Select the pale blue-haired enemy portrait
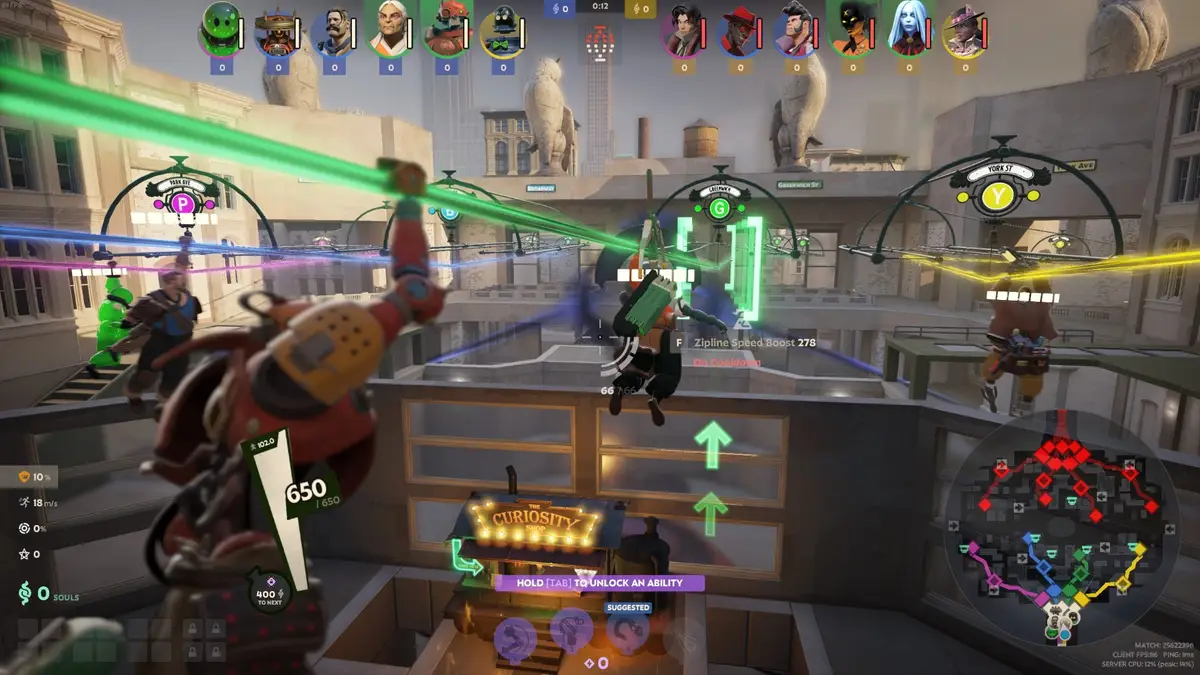Viewport: 1200px width, 675px height. tap(909, 30)
